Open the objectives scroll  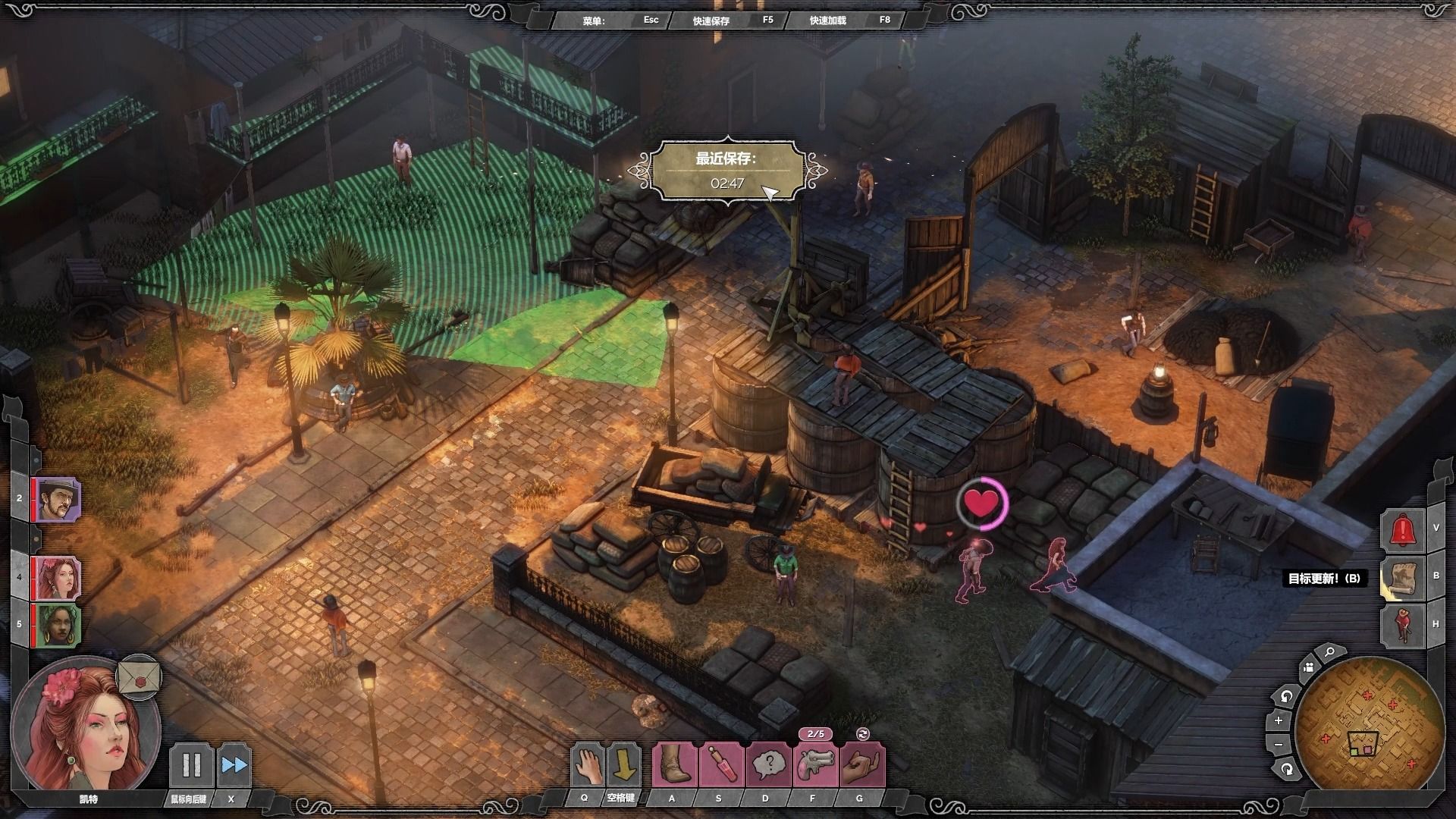(1403, 578)
